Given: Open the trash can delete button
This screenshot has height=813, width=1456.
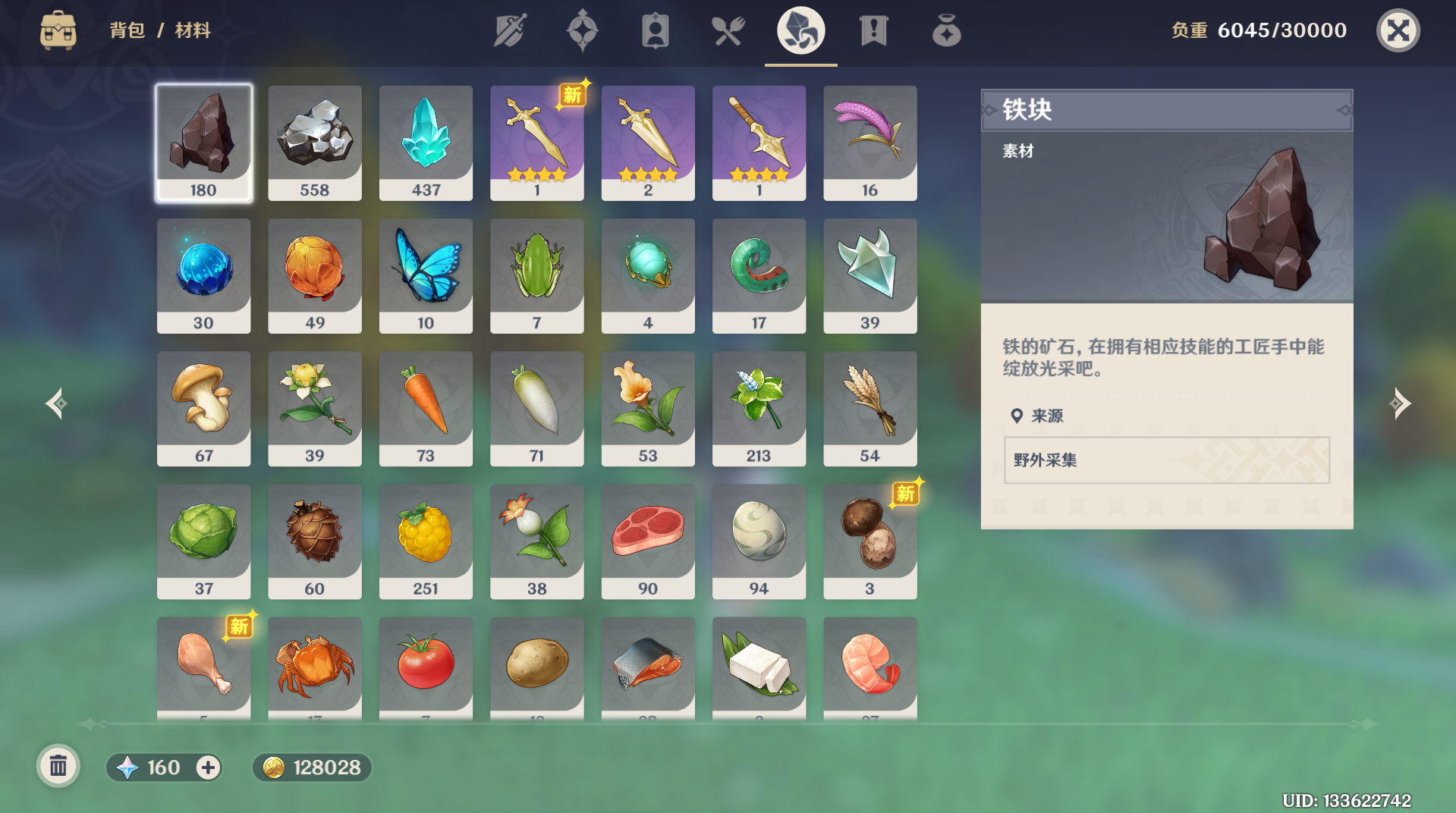Looking at the screenshot, I should pyautogui.click(x=58, y=767).
